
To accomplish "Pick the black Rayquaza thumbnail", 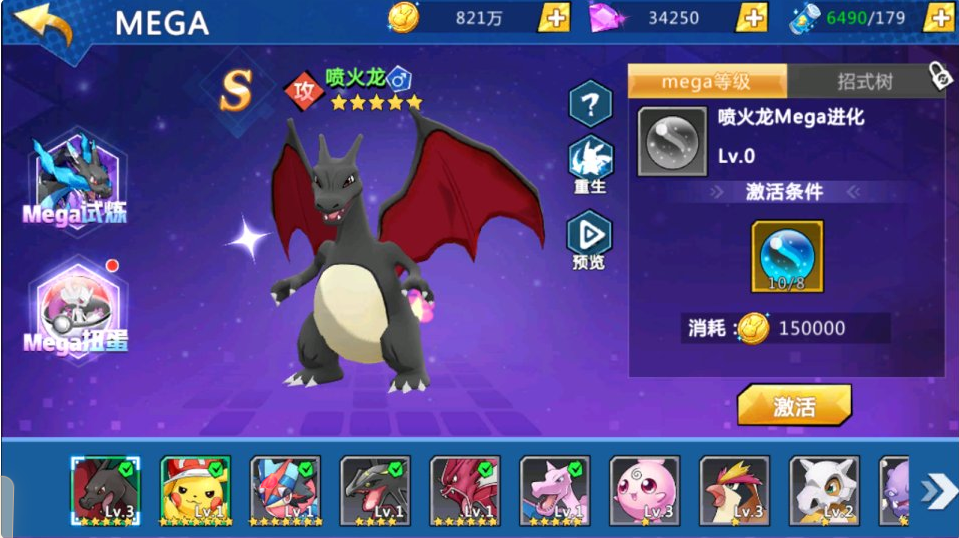I will point(375,490).
